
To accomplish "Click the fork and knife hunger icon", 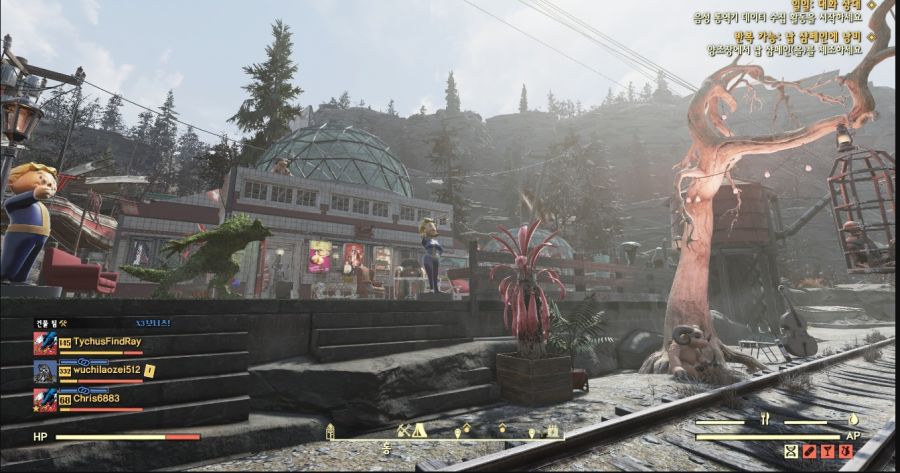I will point(766,419).
